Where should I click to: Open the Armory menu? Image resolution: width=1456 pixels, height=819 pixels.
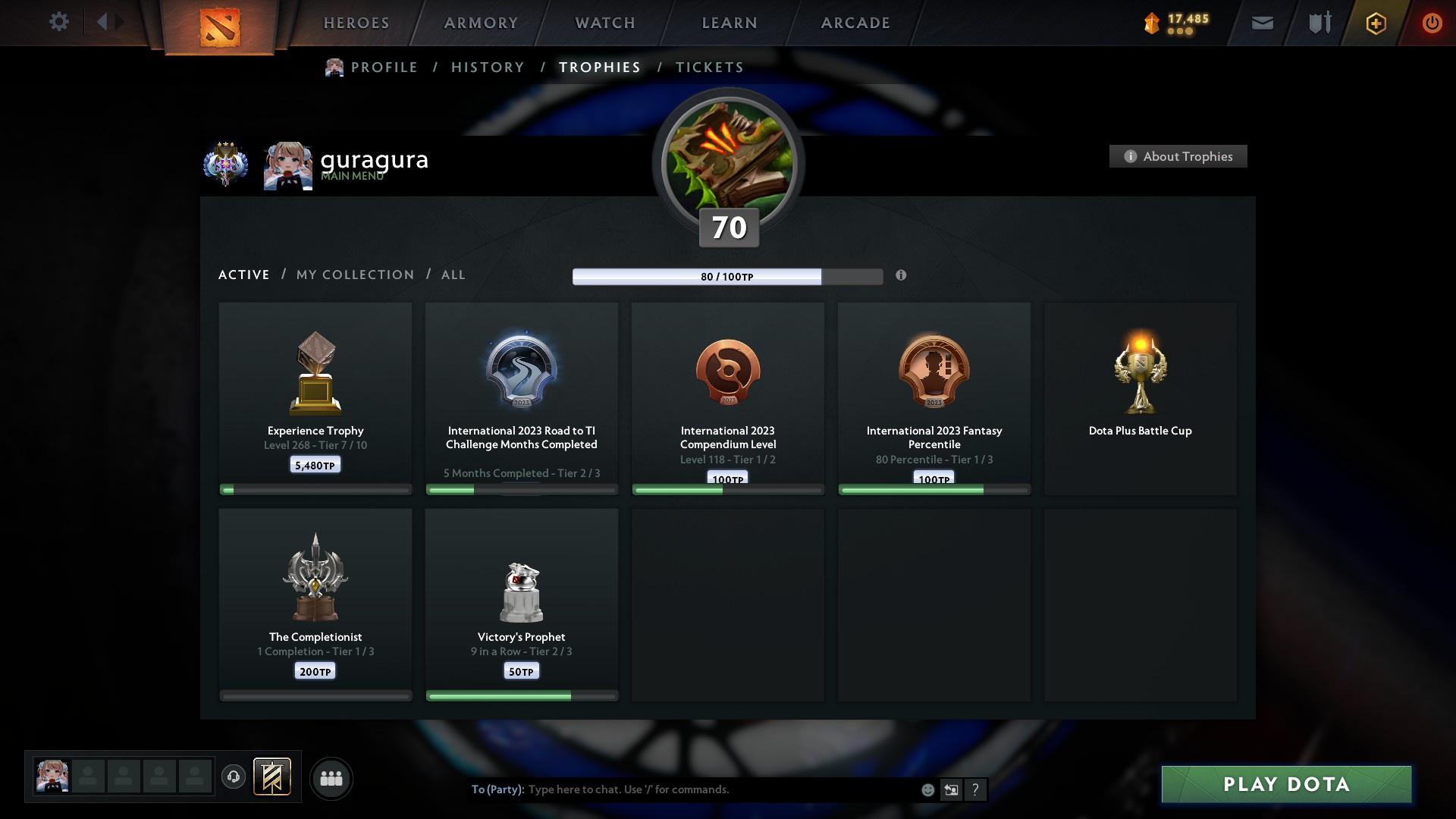[x=481, y=23]
